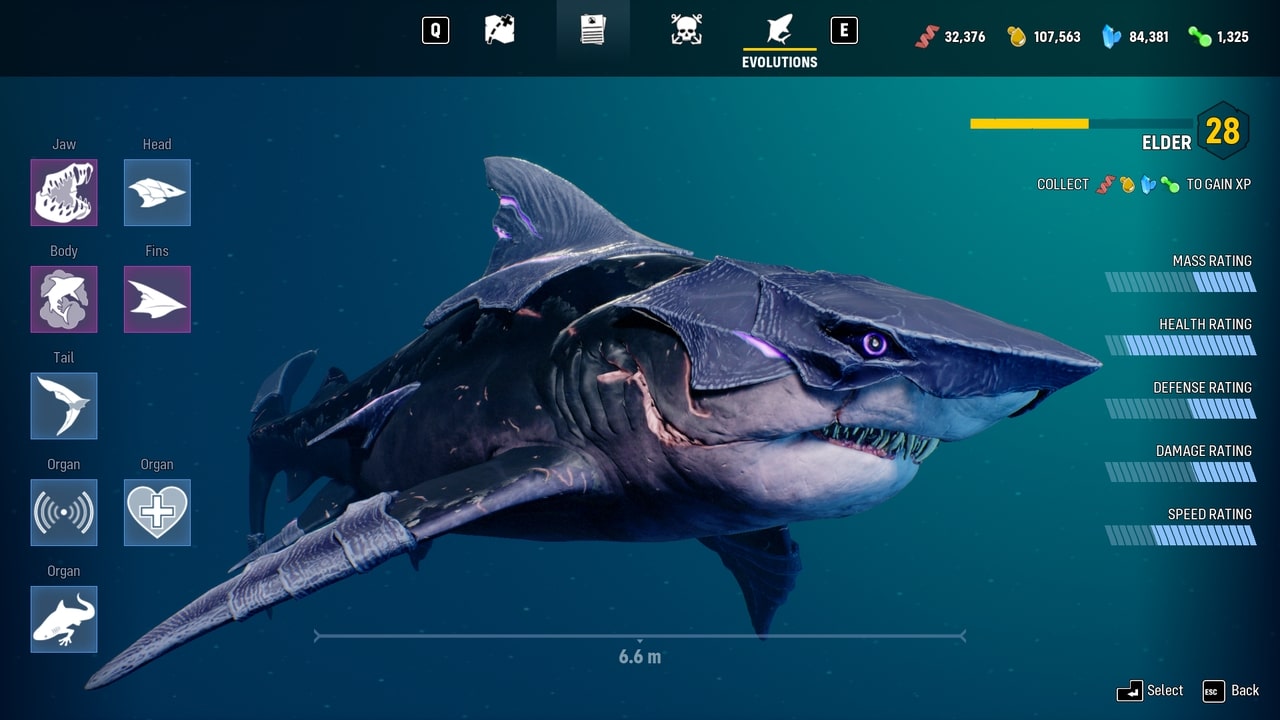Viewport: 1280px width, 720px height.
Task: Open the Tail evolution slot
Action: [x=64, y=406]
